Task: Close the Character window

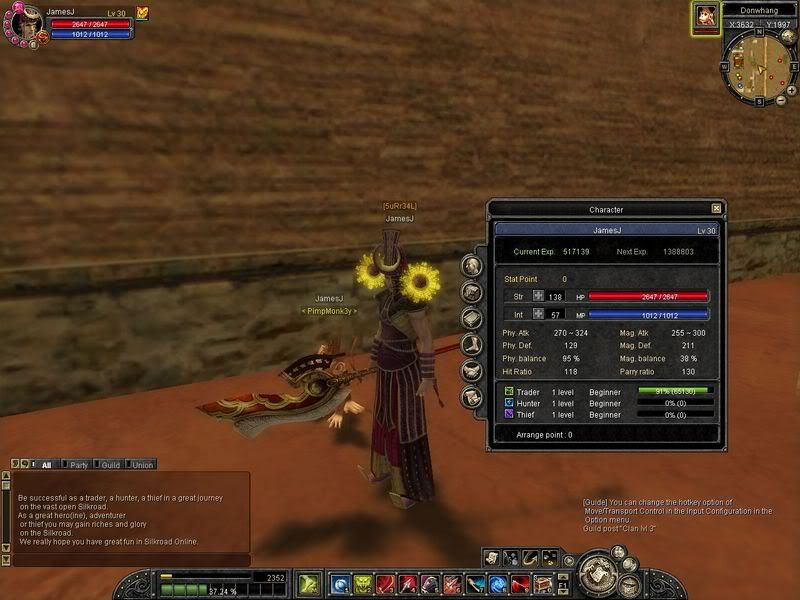Action: tap(716, 209)
